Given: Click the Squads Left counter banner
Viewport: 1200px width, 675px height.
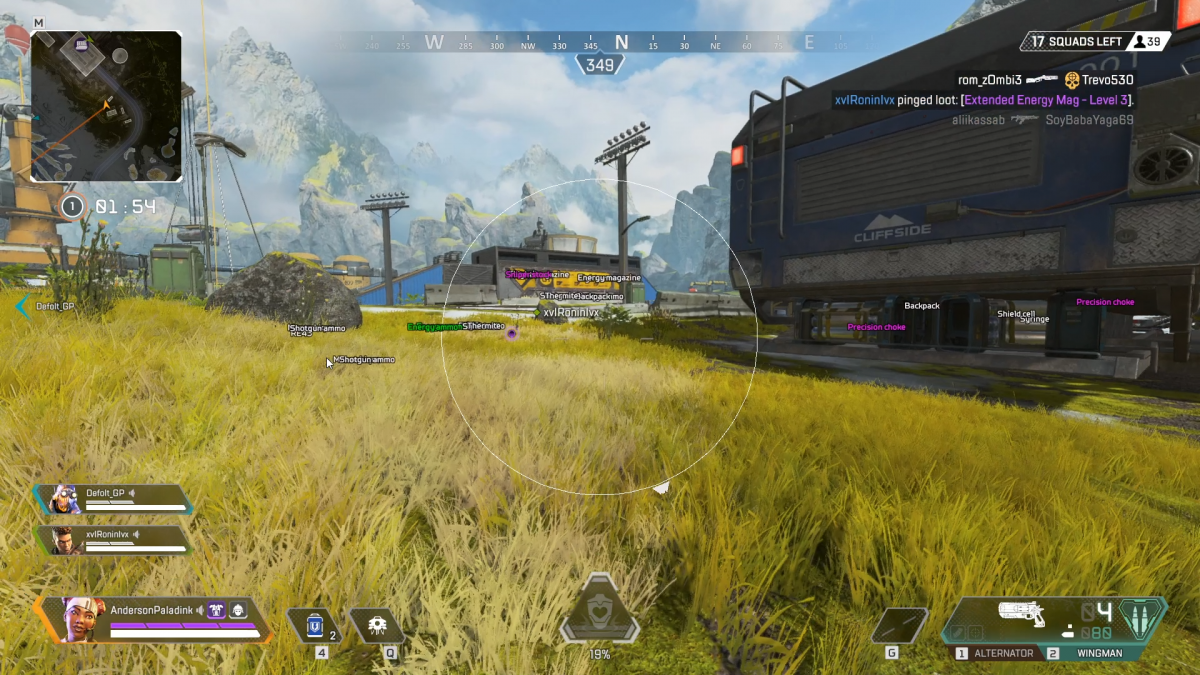Looking at the screenshot, I should coord(1072,42).
